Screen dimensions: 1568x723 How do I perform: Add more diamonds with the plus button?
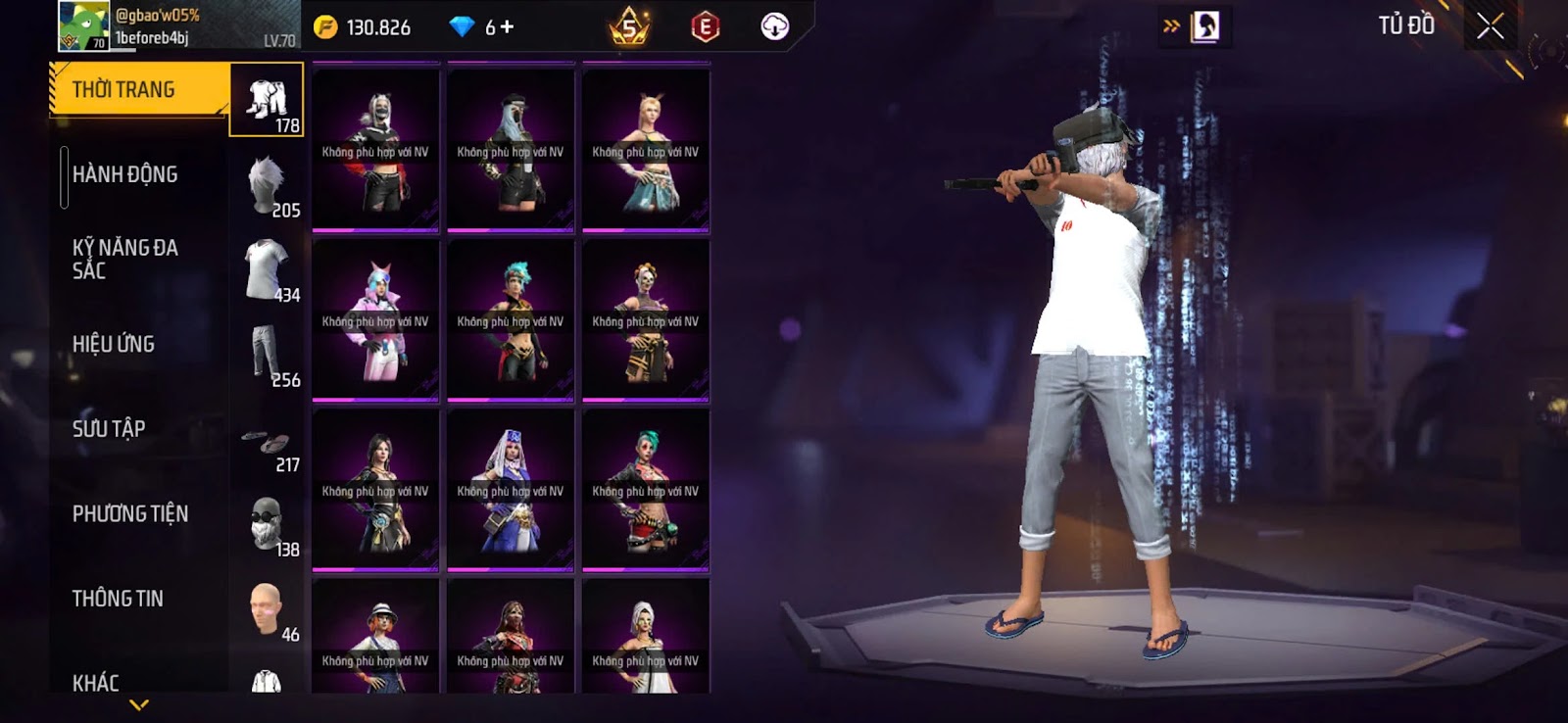click(507, 27)
